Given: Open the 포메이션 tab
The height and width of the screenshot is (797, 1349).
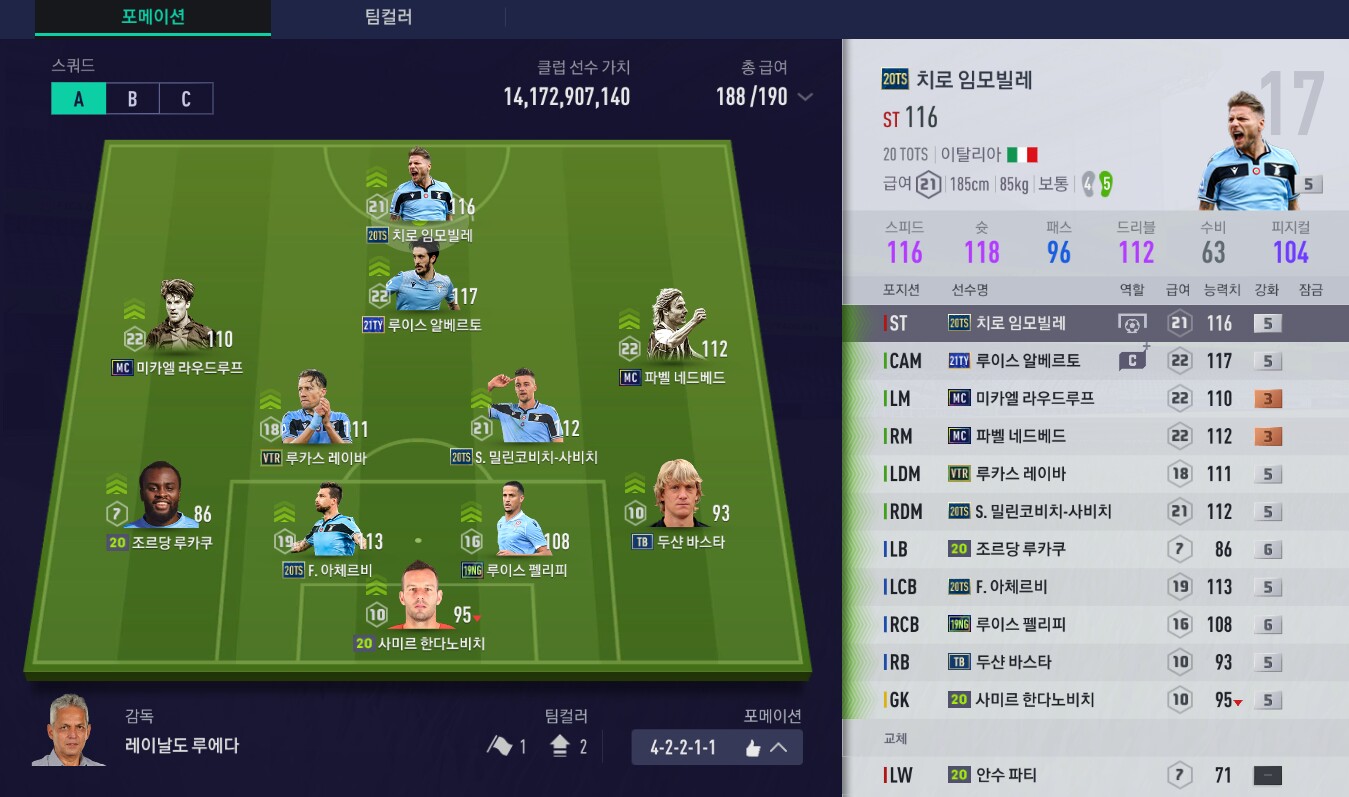Looking at the screenshot, I should 152,17.
